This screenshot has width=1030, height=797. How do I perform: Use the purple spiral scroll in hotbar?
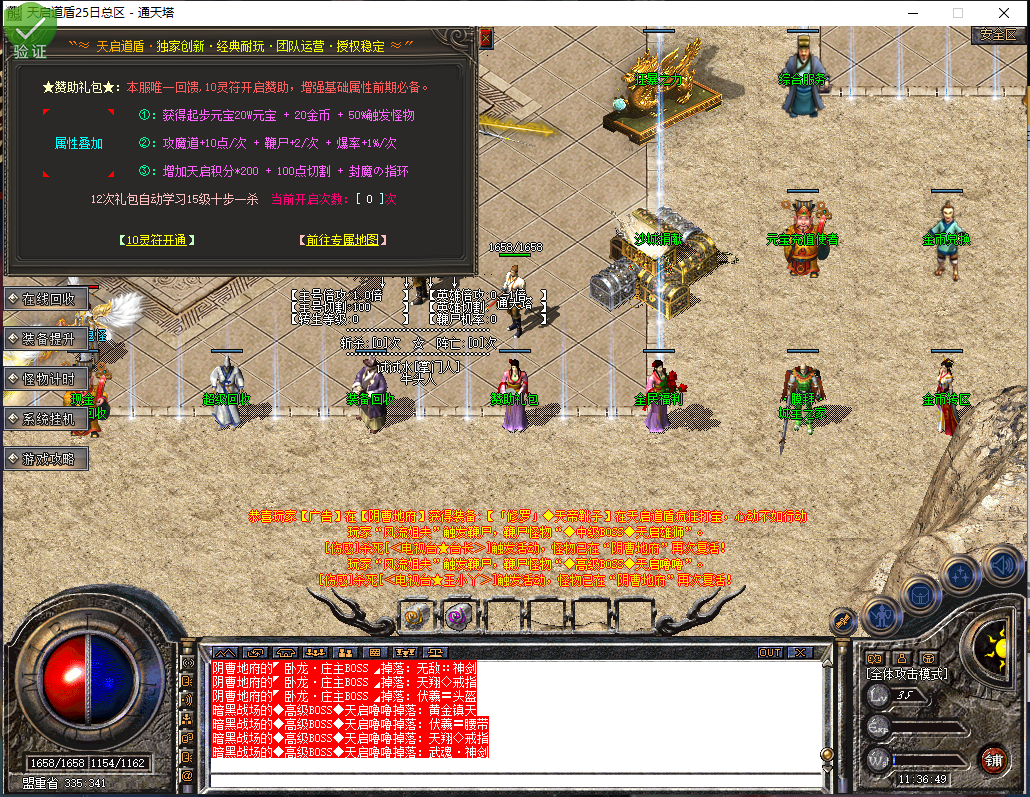click(x=458, y=614)
